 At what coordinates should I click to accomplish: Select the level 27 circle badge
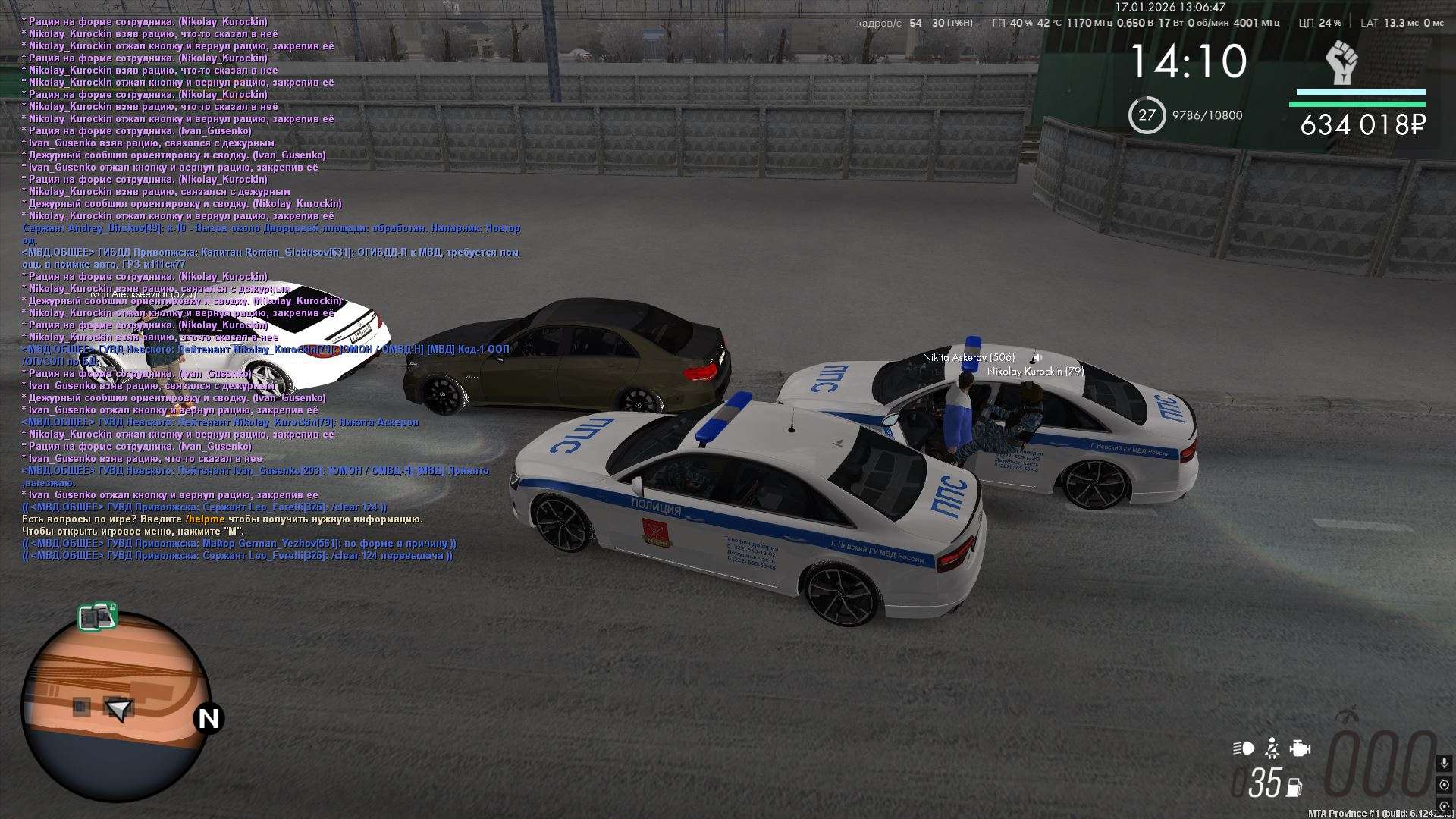[1147, 115]
